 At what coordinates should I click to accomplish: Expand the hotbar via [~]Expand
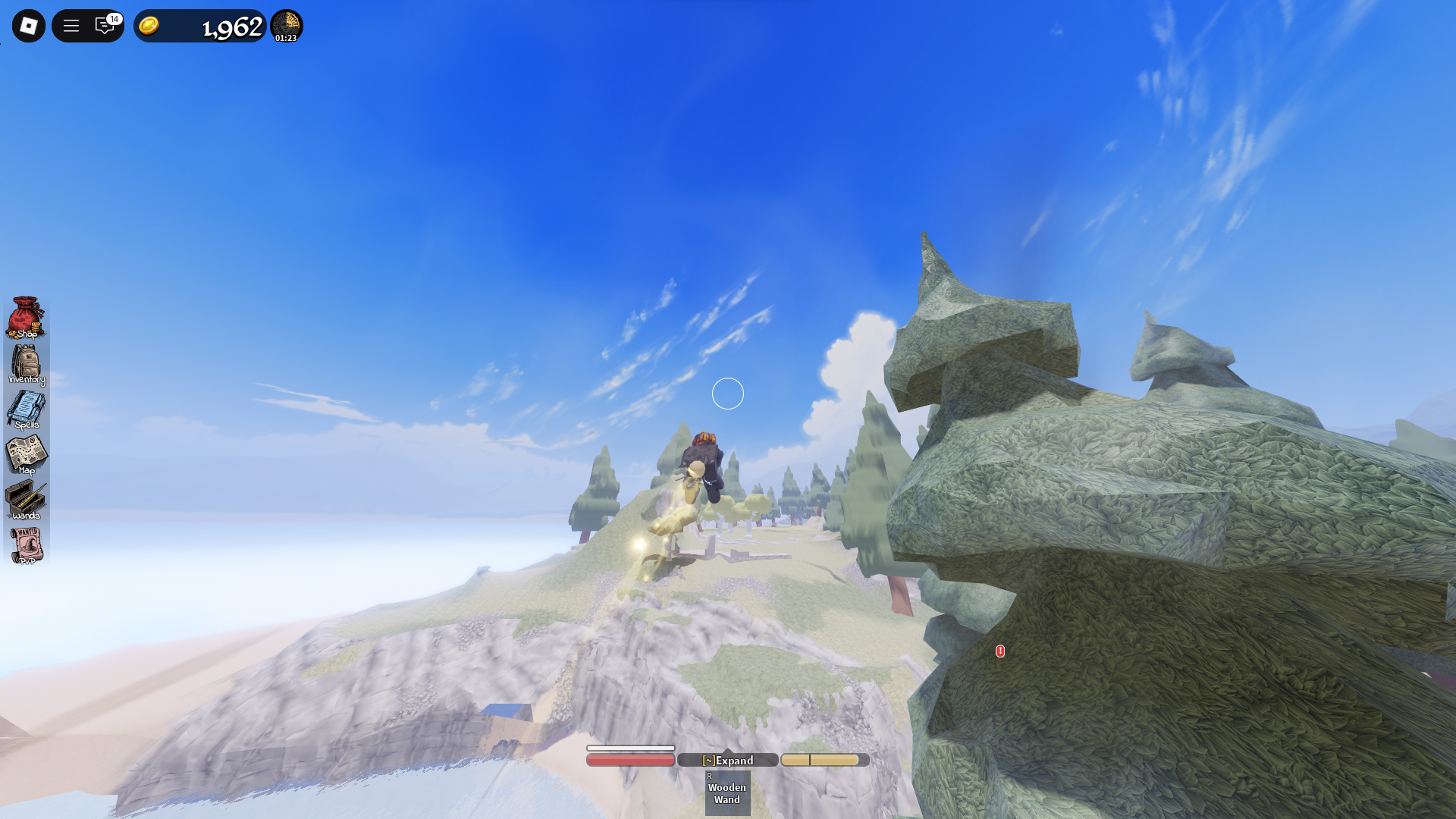(x=726, y=760)
